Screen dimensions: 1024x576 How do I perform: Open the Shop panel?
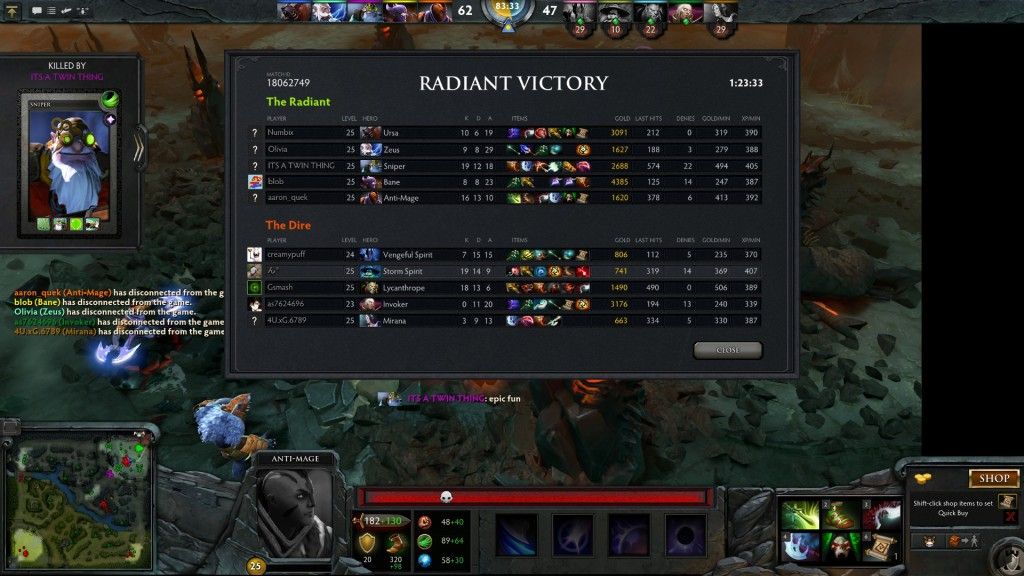pos(993,478)
